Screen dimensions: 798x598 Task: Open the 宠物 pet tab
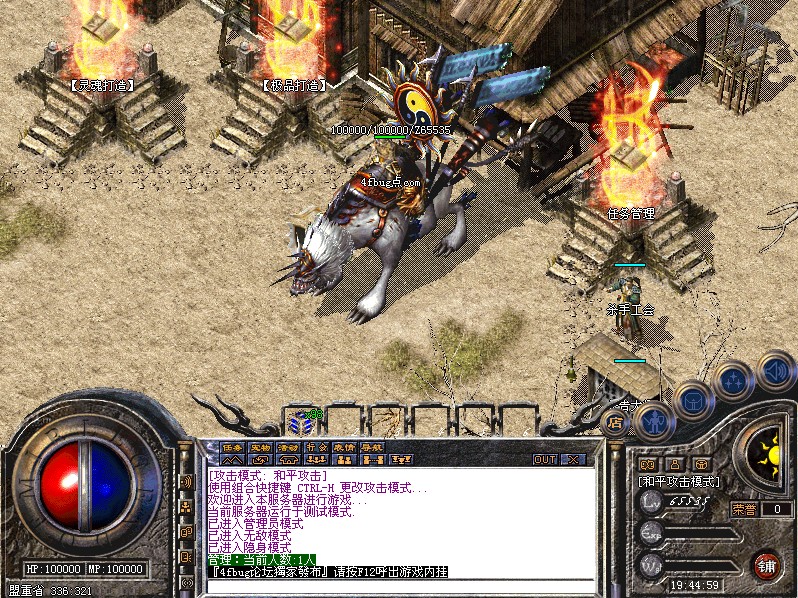(260, 447)
